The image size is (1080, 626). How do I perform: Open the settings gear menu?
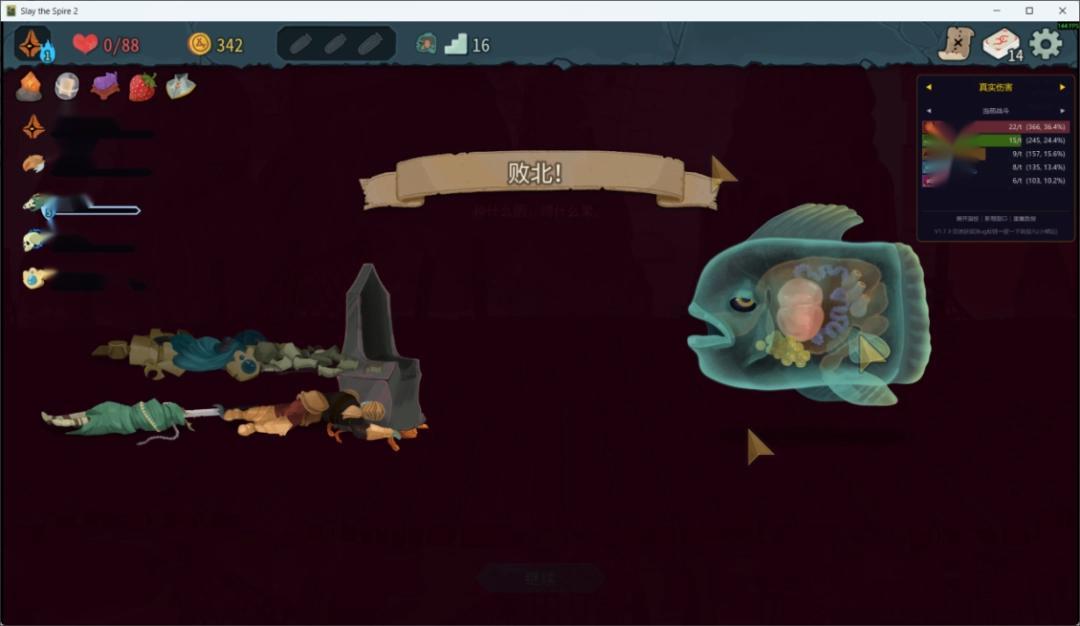click(1046, 43)
